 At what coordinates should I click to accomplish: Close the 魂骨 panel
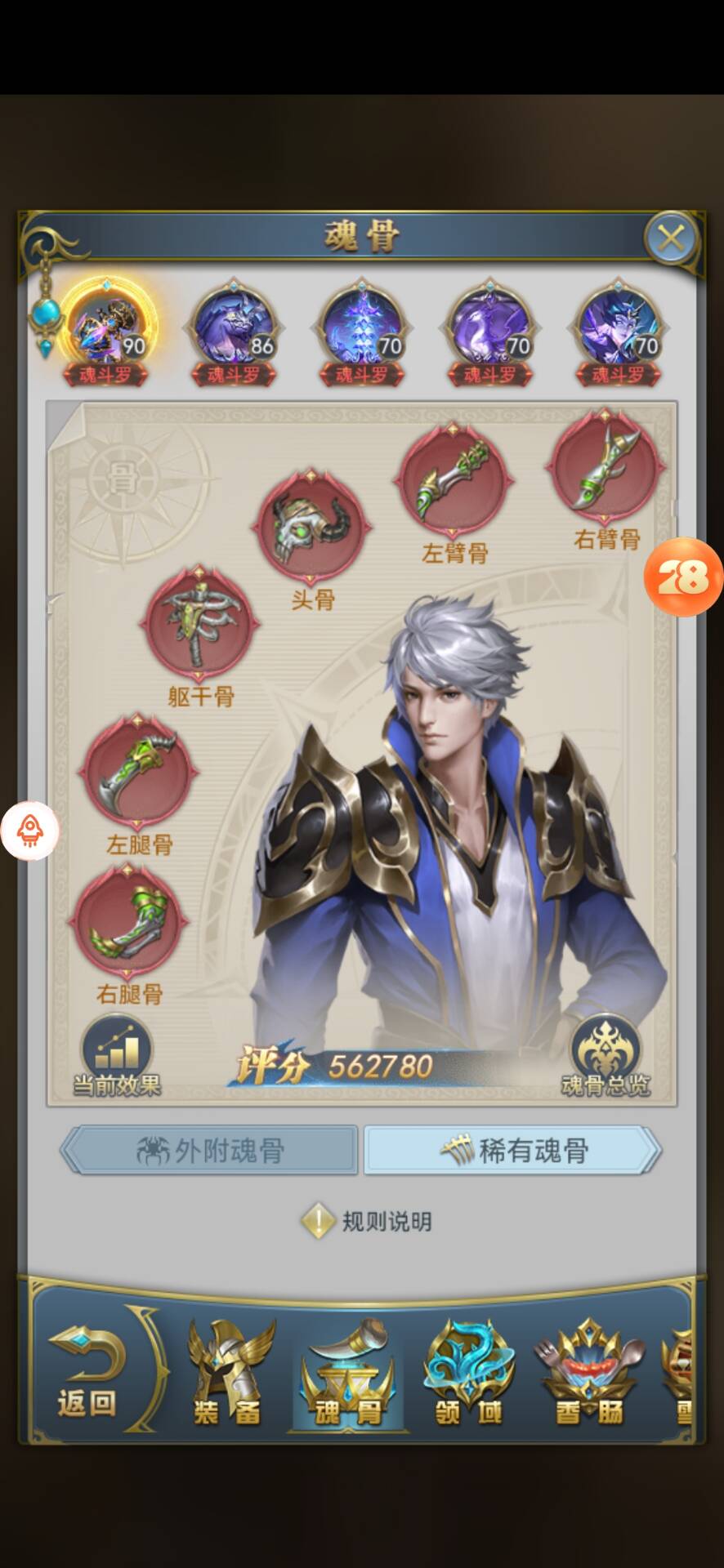[671, 238]
